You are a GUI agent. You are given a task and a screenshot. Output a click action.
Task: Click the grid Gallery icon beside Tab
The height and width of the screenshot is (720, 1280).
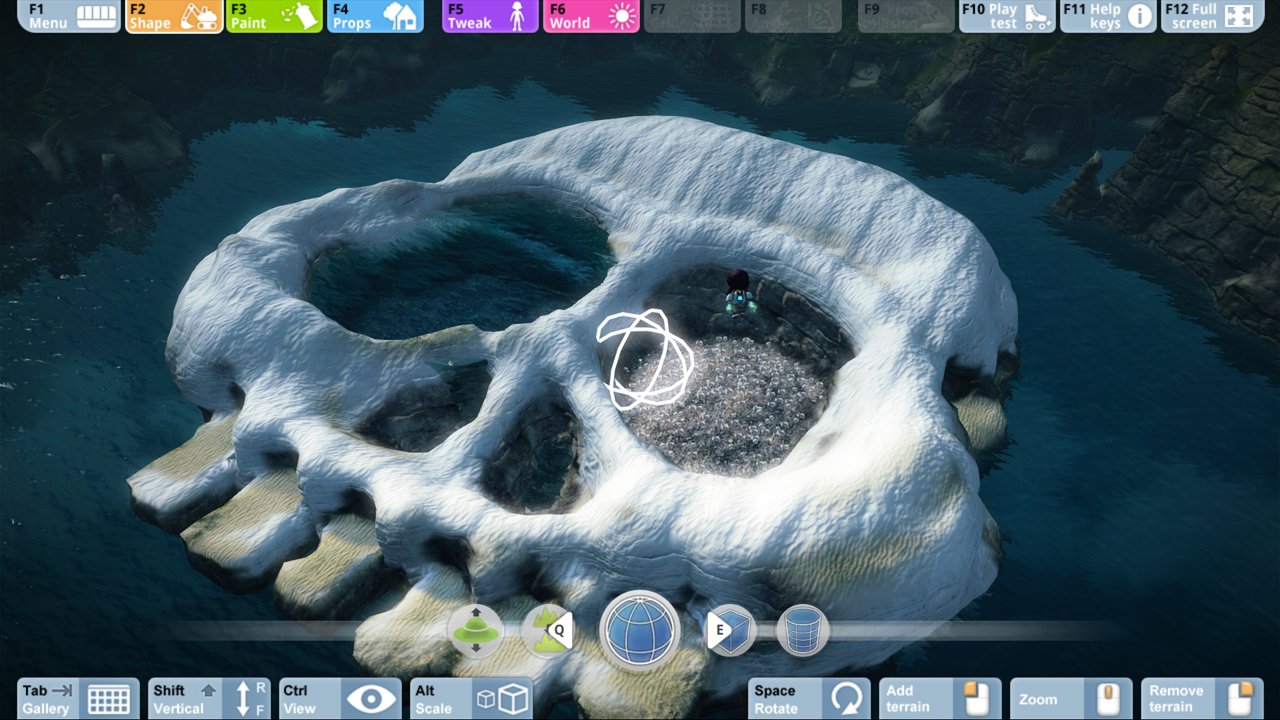coord(108,699)
